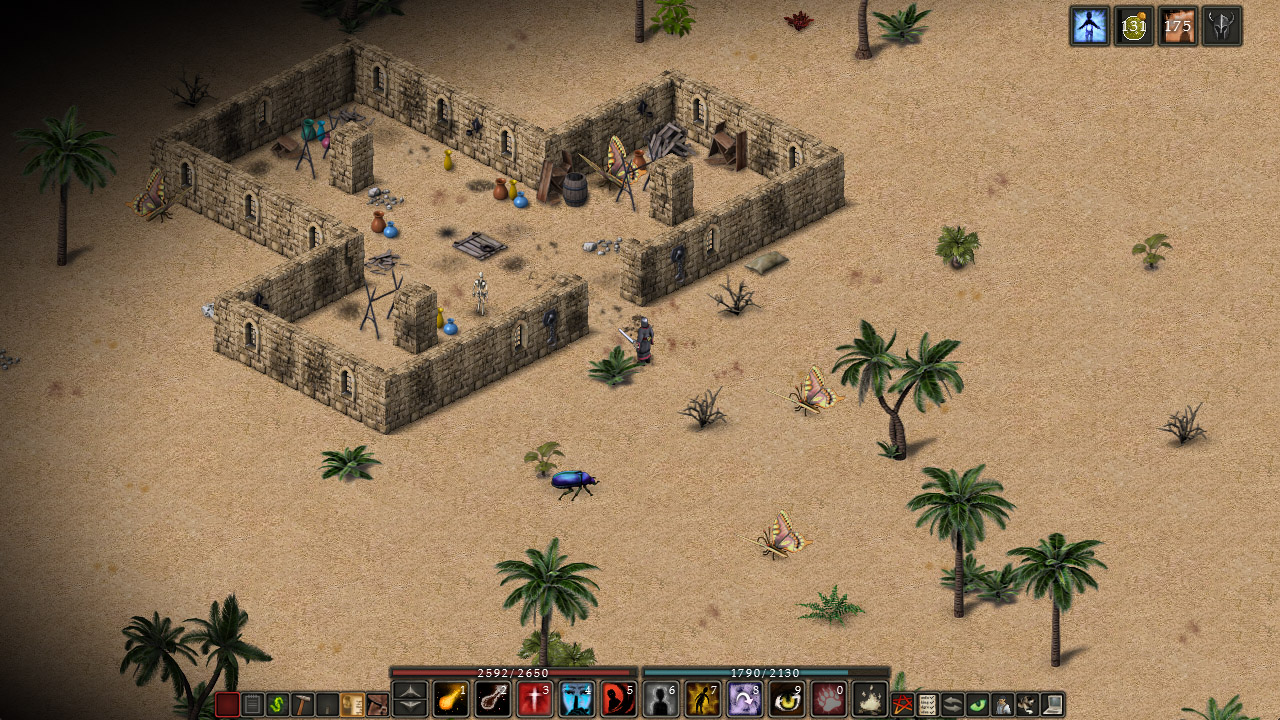The image size is (1280, 720).
Task: Use the yellow glowing figure skill
Action: coord(703,699)
